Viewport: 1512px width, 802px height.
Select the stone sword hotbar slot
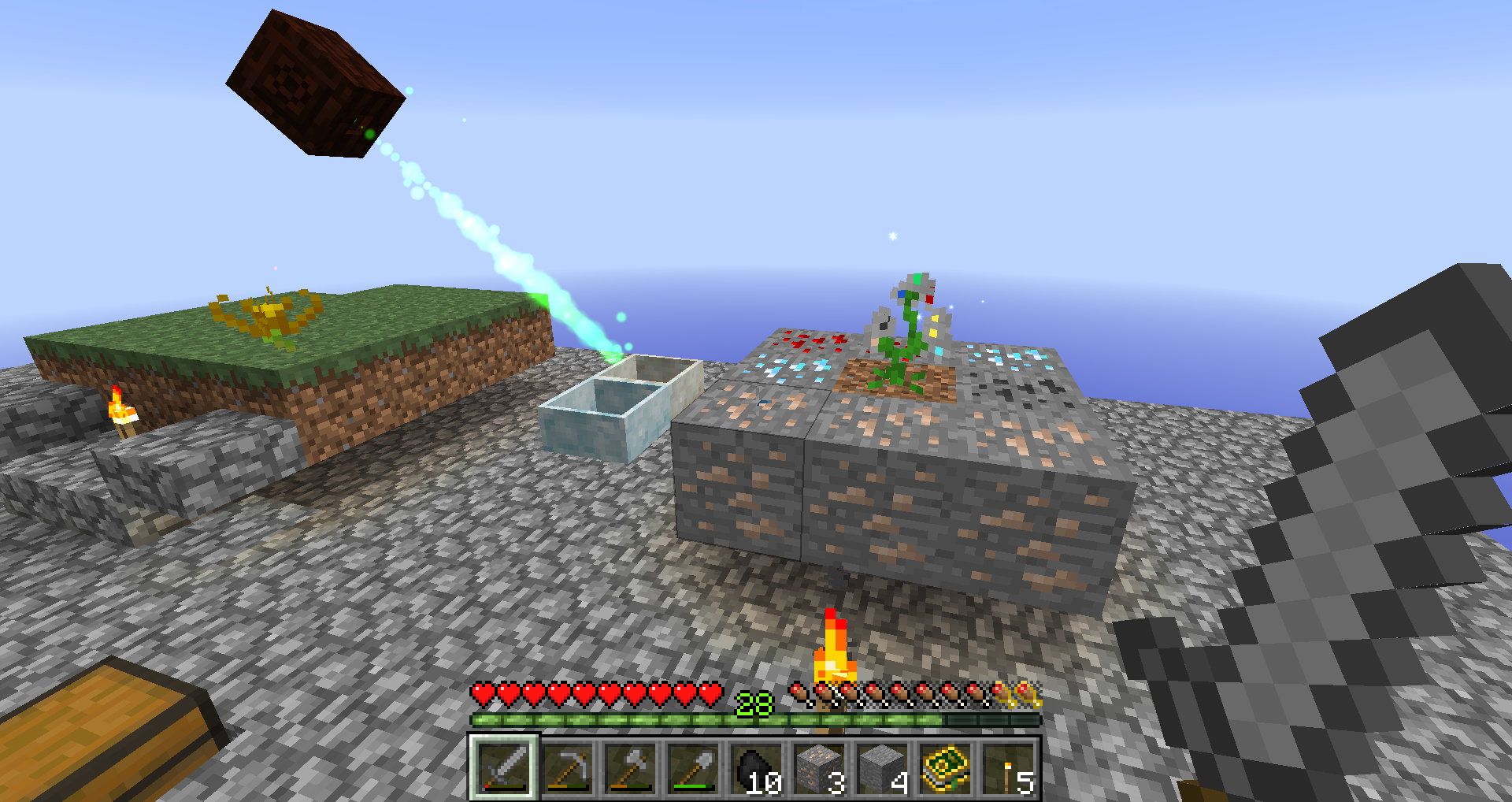click(504, 767)
